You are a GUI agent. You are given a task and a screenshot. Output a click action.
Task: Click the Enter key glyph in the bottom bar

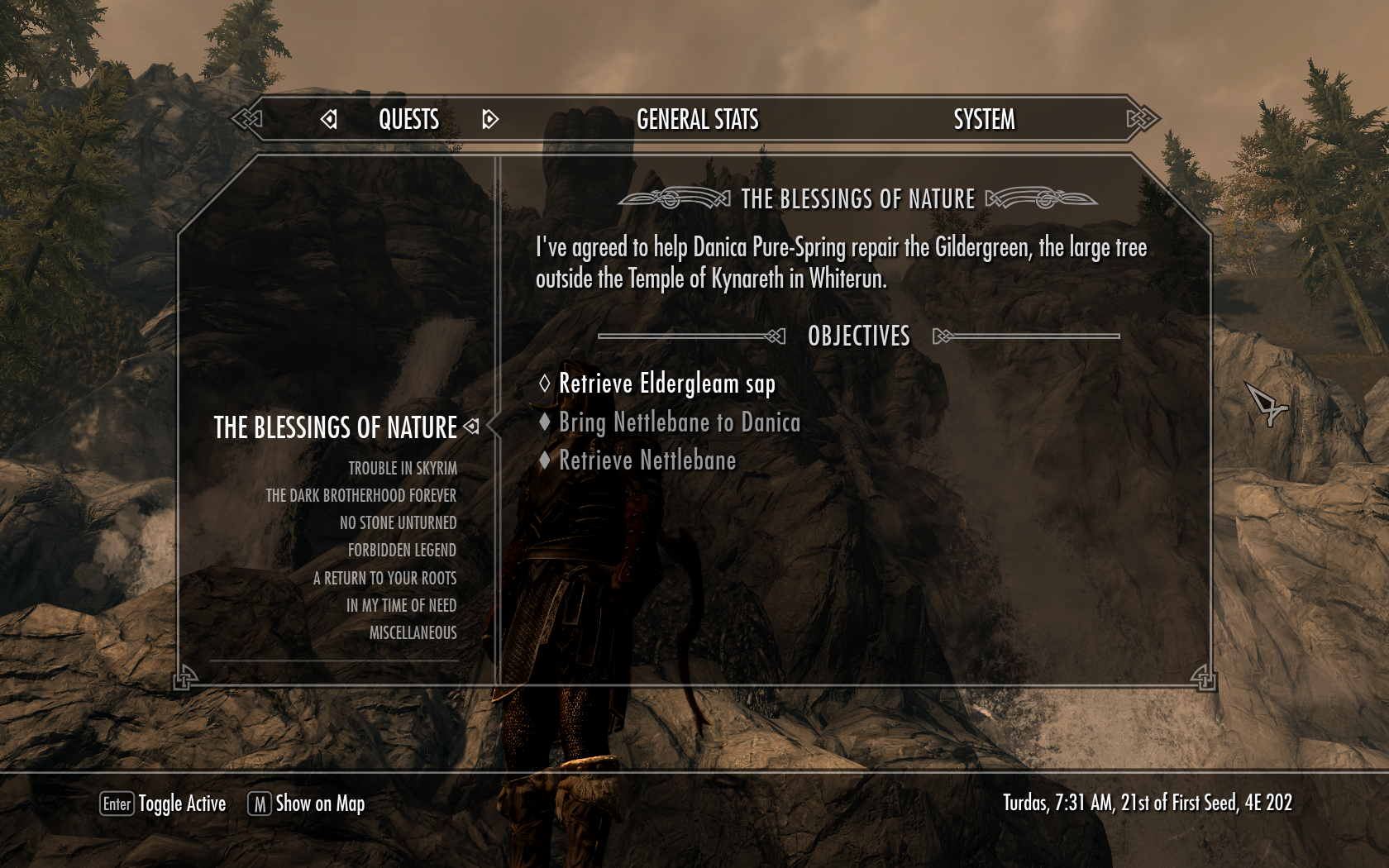(x=117, y=803)
